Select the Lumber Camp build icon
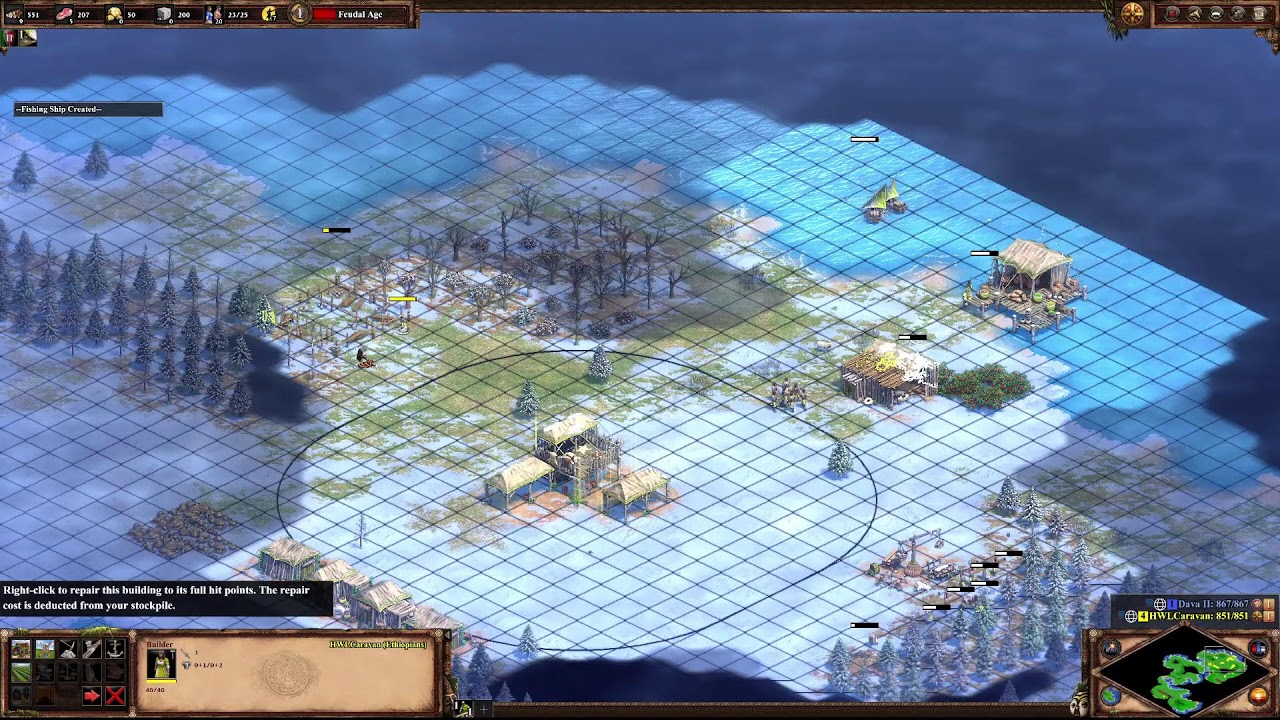The height and width of the screenshot is (720, 1280). 91,650
